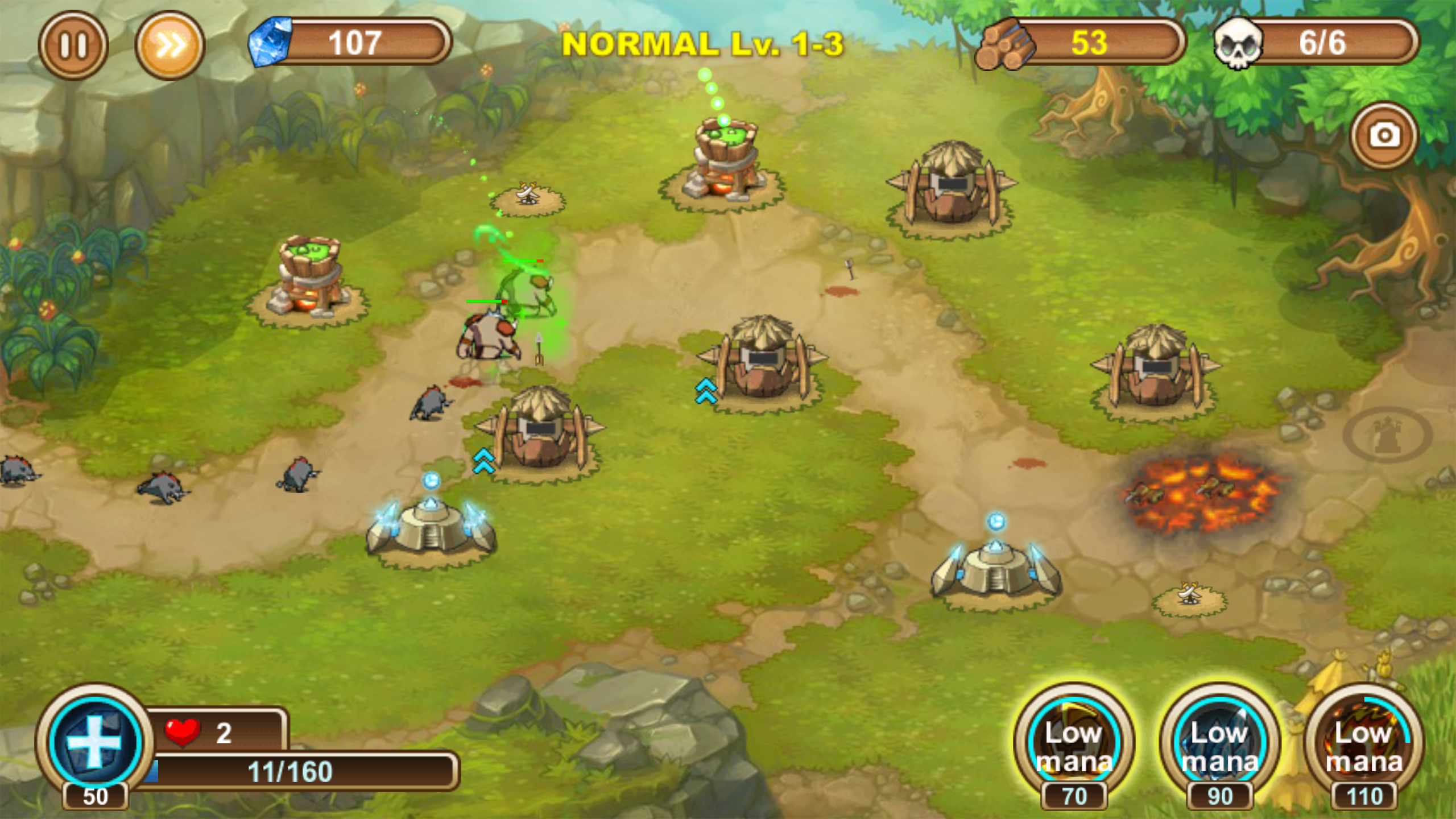Speed up with the fast-forward button
The width and height of the screenshot is (1456, 819).
tap(169, 45)
